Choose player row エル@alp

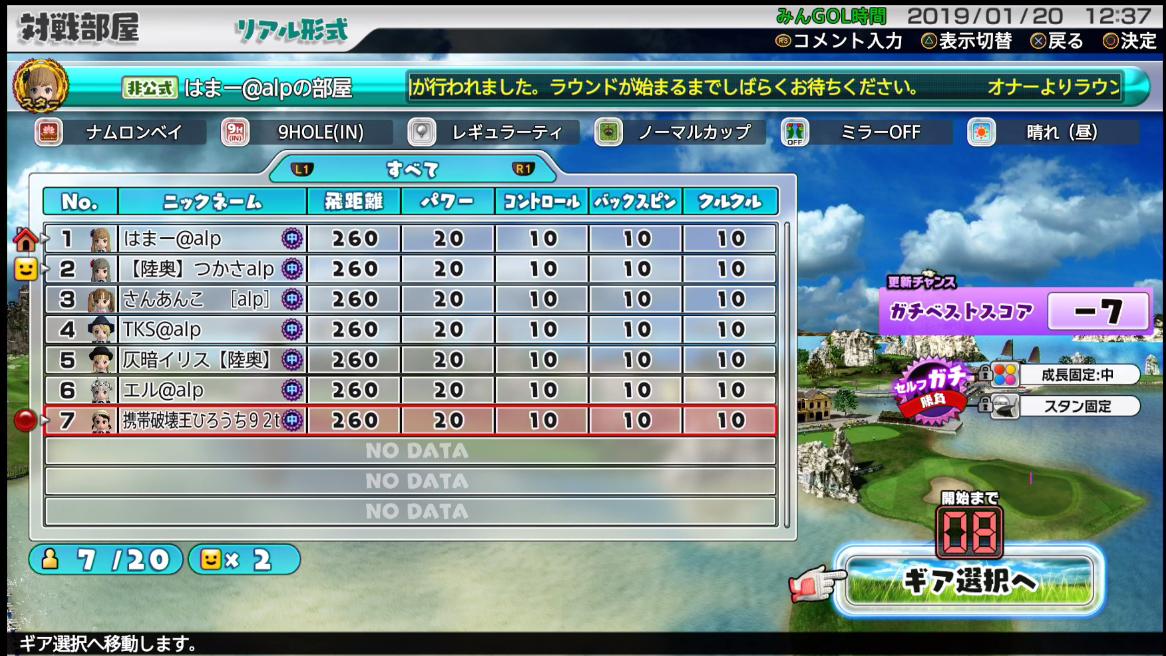(x=410, y=390)
